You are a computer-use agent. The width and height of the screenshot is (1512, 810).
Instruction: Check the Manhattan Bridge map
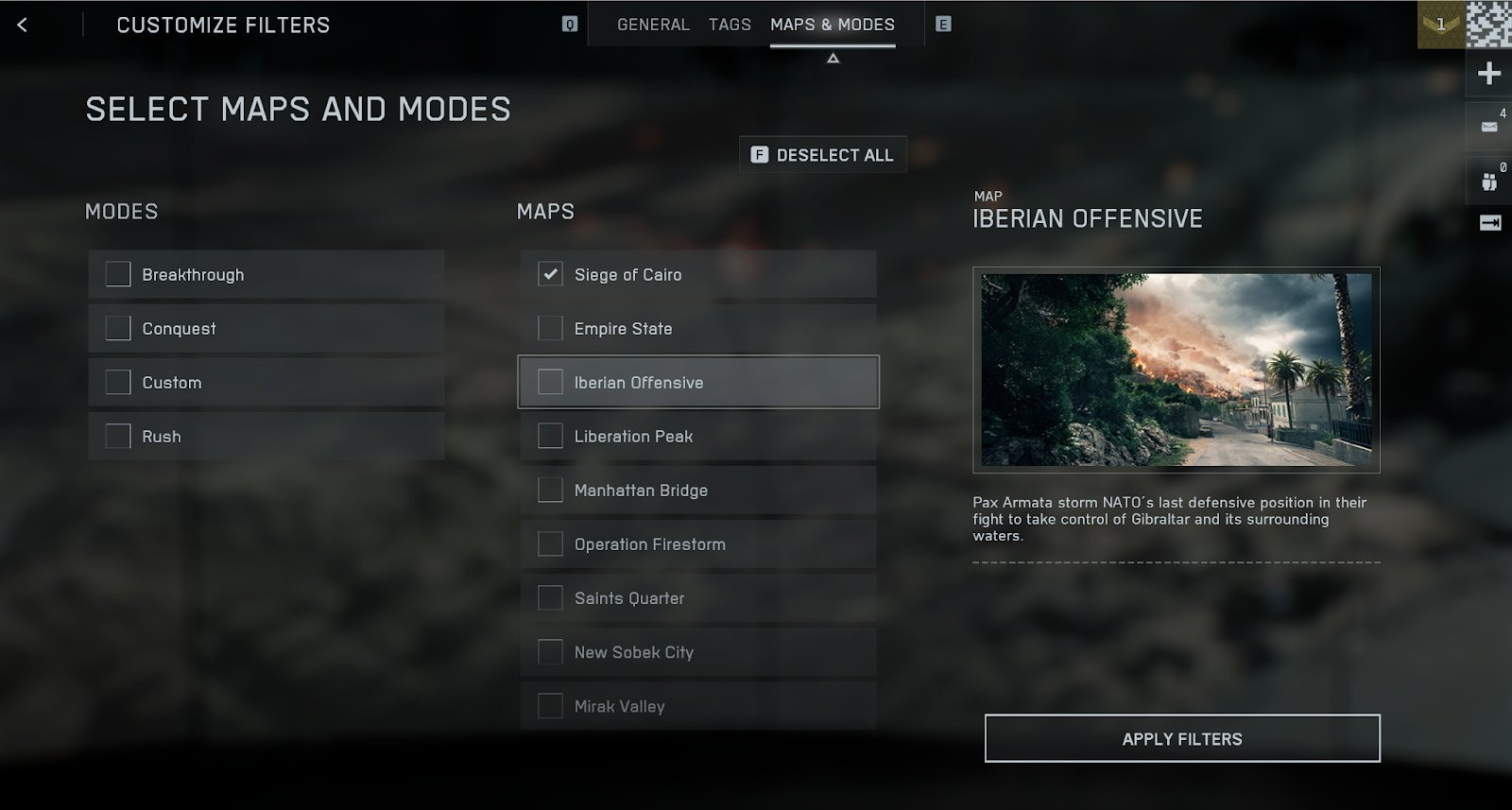point(549,490)
